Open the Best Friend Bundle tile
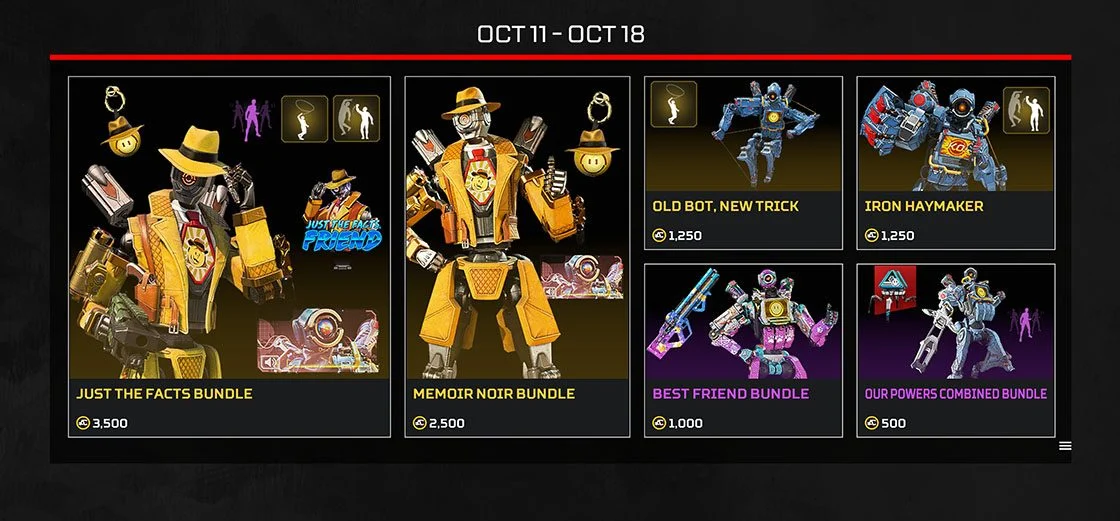Viewport: 1120px width, 521px height. pyautogui.click(x=743, y=350)
